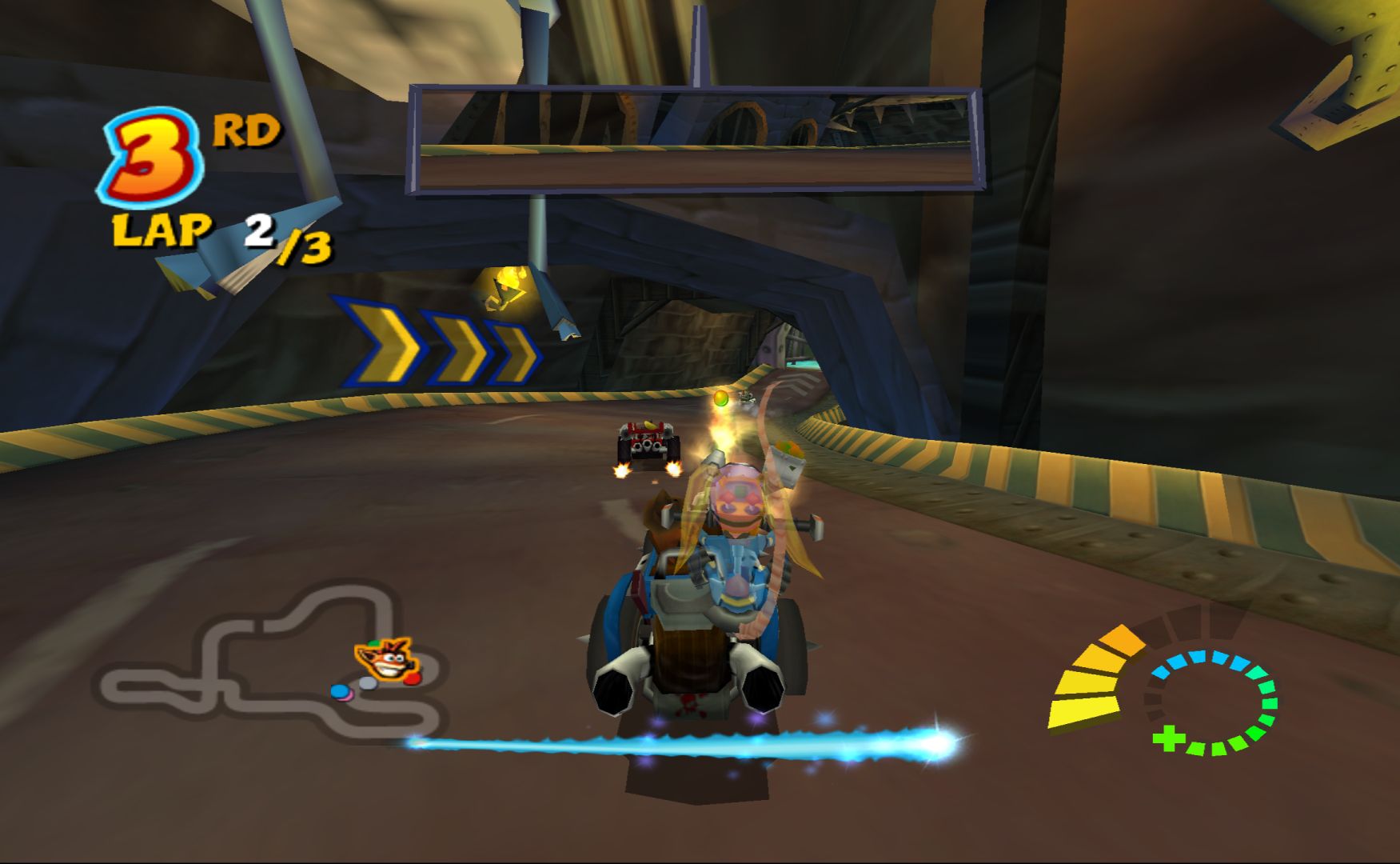Click the rear-view mirror panel
This screenshot has width=1400, height=864.
click(x=696, y=141)
